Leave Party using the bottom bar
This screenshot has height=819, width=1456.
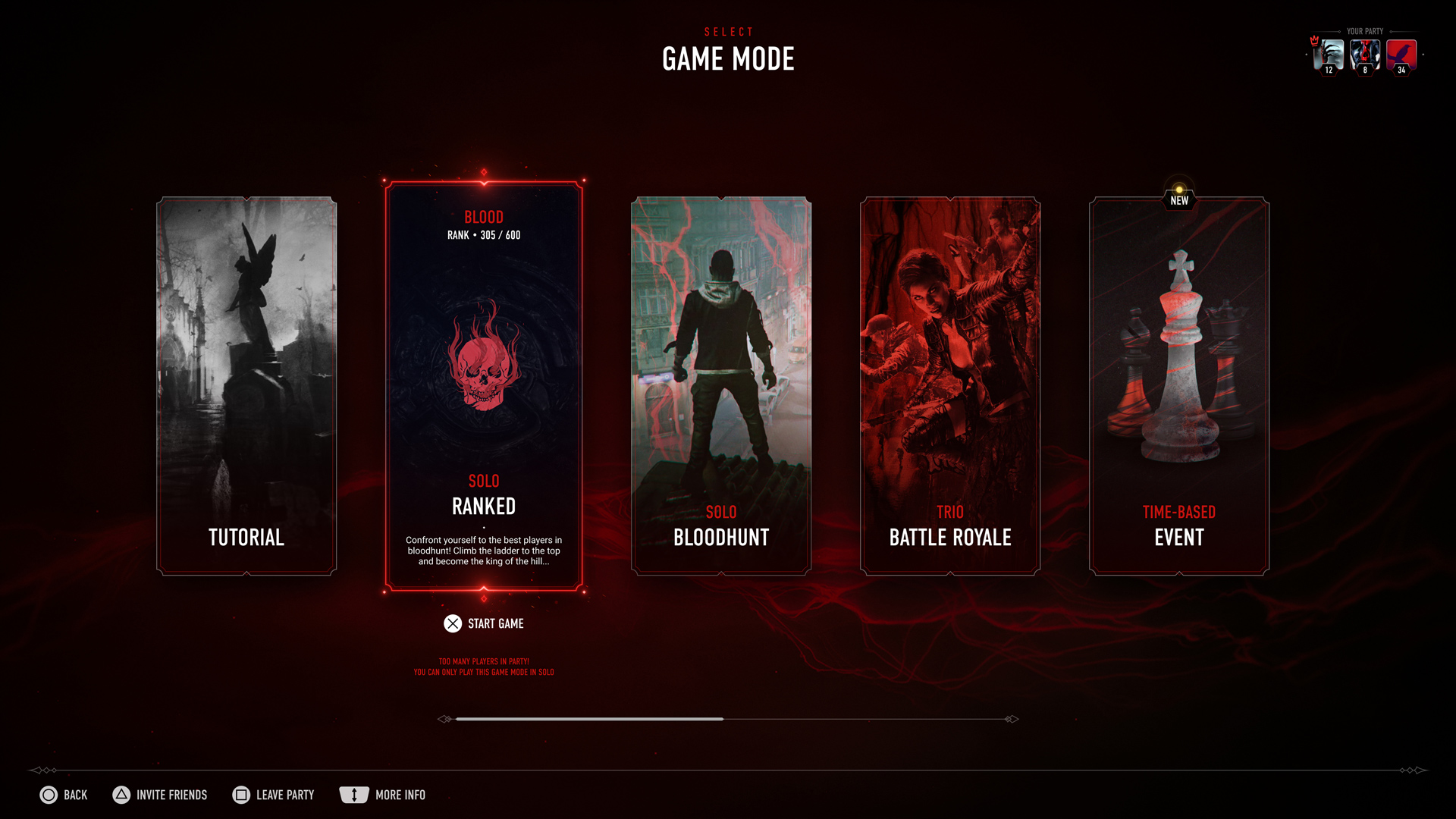(x=274, y=795)
